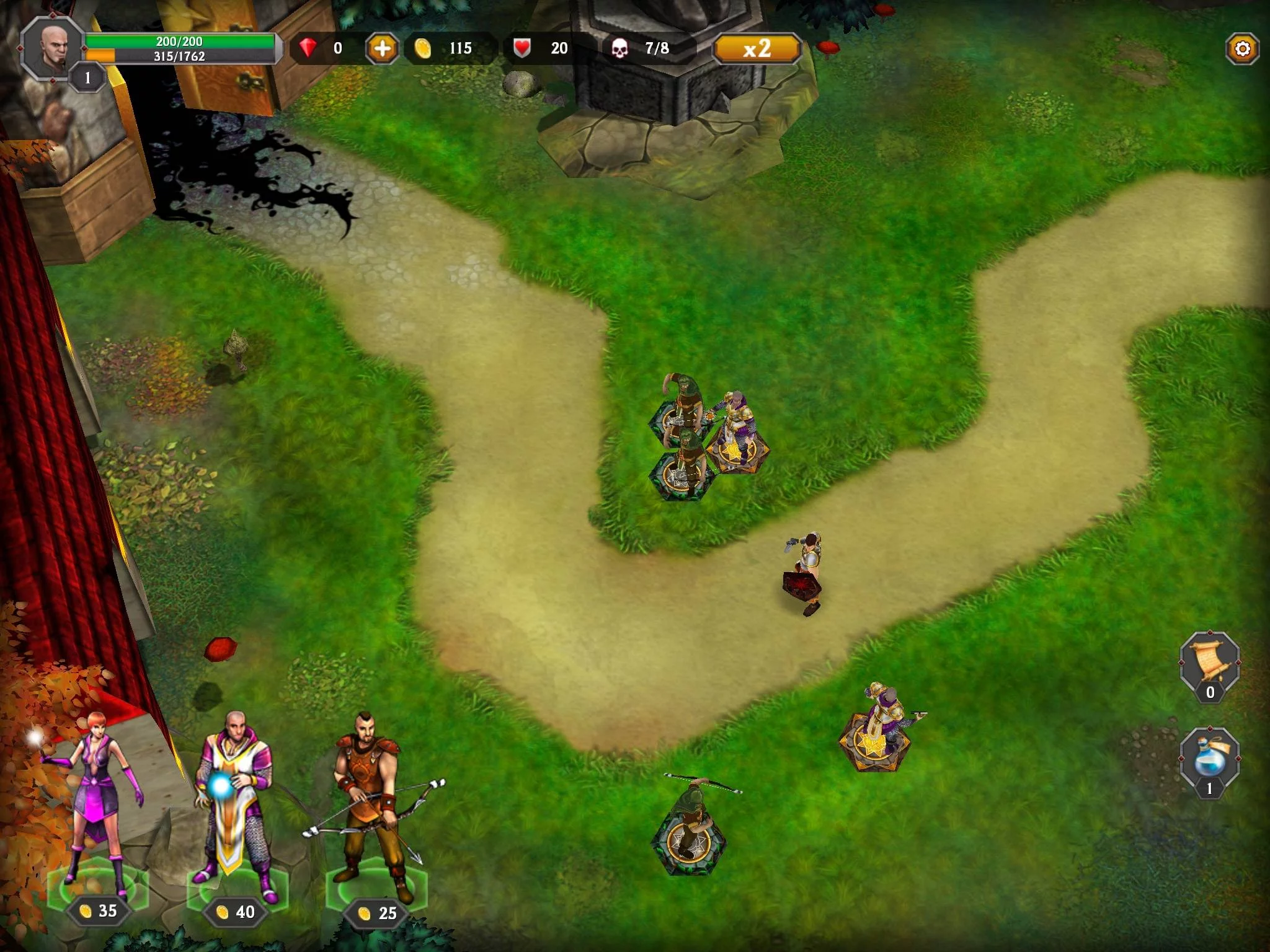This screenshot has width=1270, height=952.
Task: Expand the hero experience panel
Action: (x=180, y=57)
